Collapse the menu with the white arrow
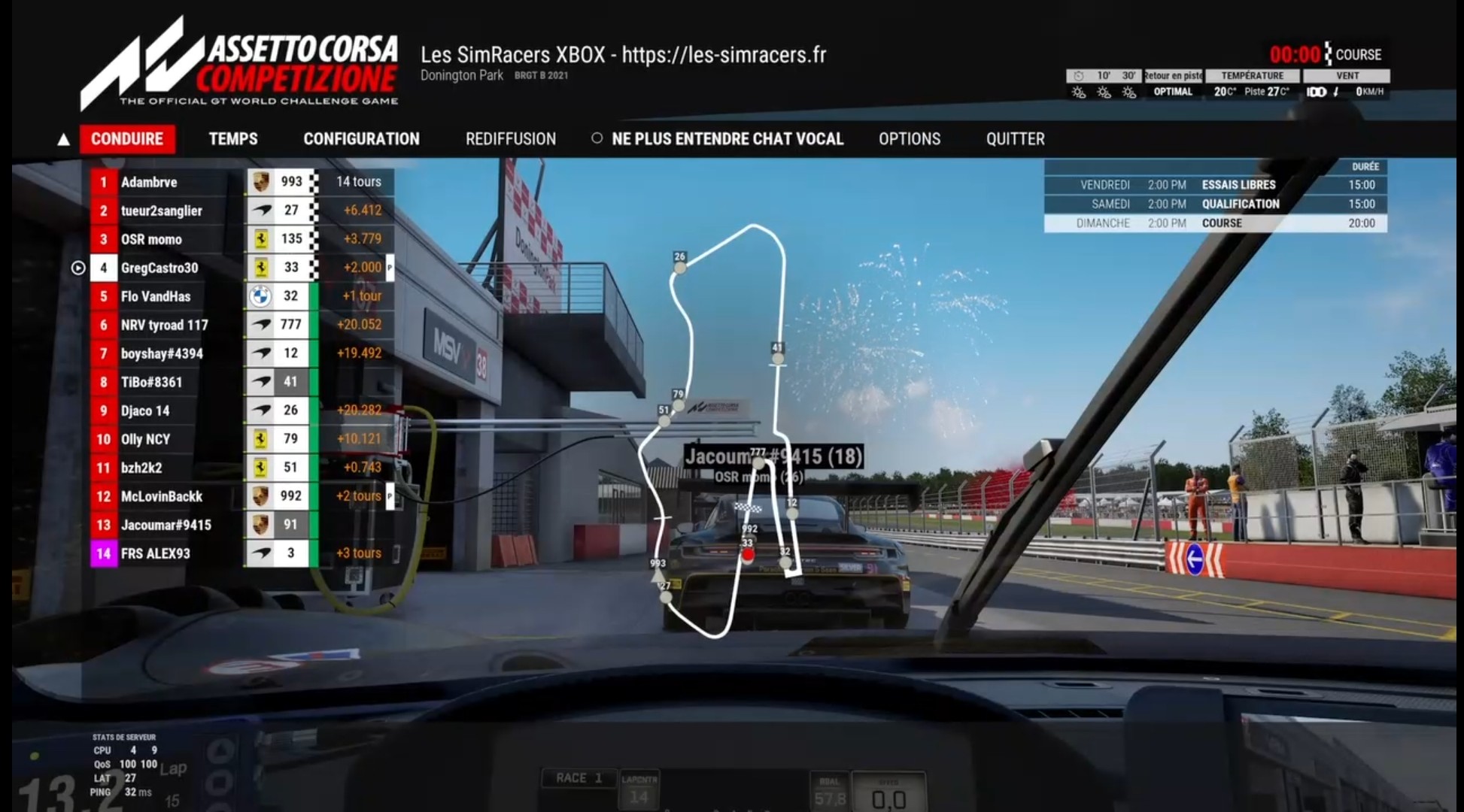Viewport: 1464px width, 812px height. pyautogui.click(x=64, y=140)
